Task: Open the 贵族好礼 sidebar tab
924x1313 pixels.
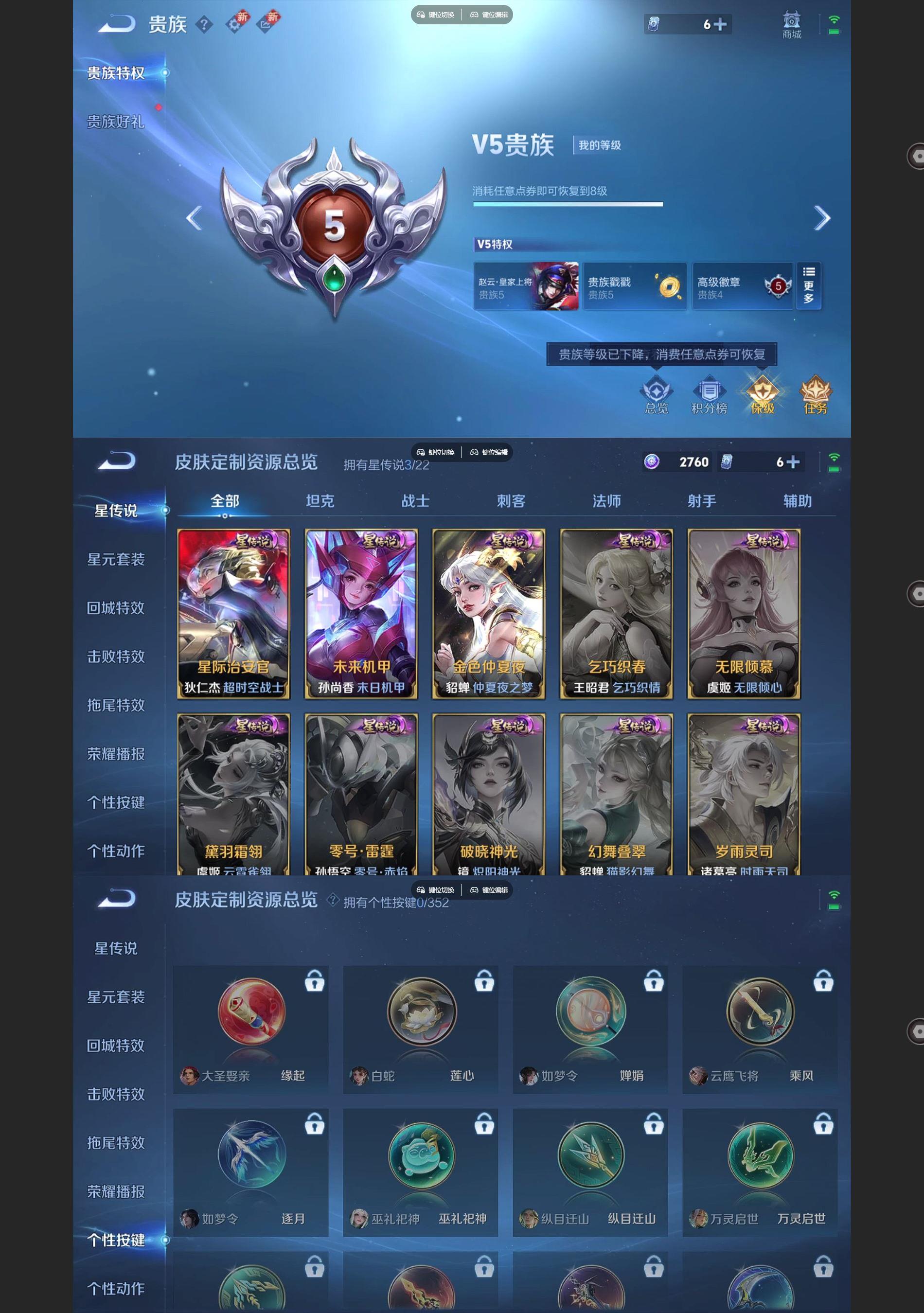Action: coord(114,120)
